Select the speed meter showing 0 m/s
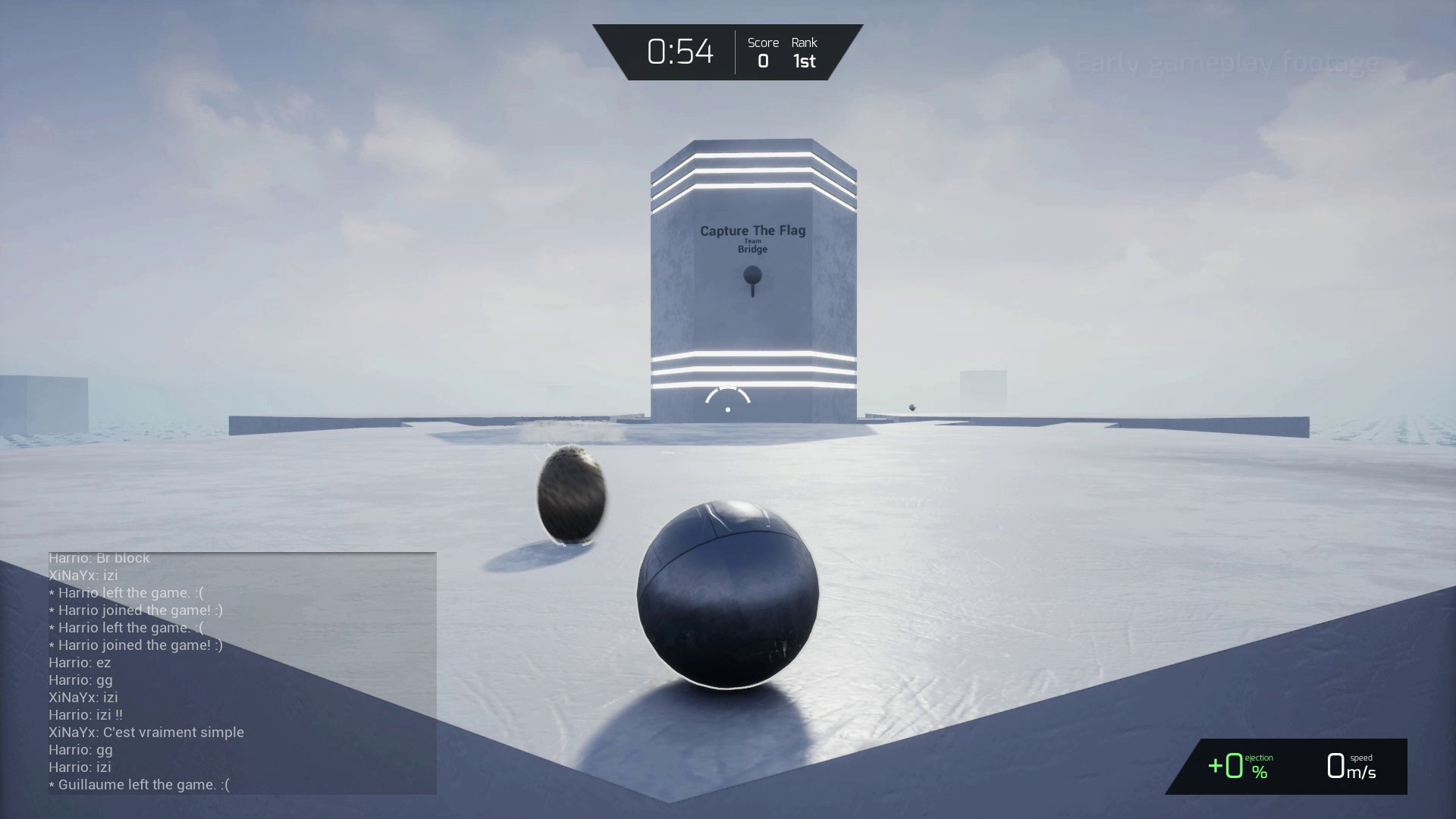Screen dimensions: 1456x819 pyautogui.click(x=1352, y=767)
